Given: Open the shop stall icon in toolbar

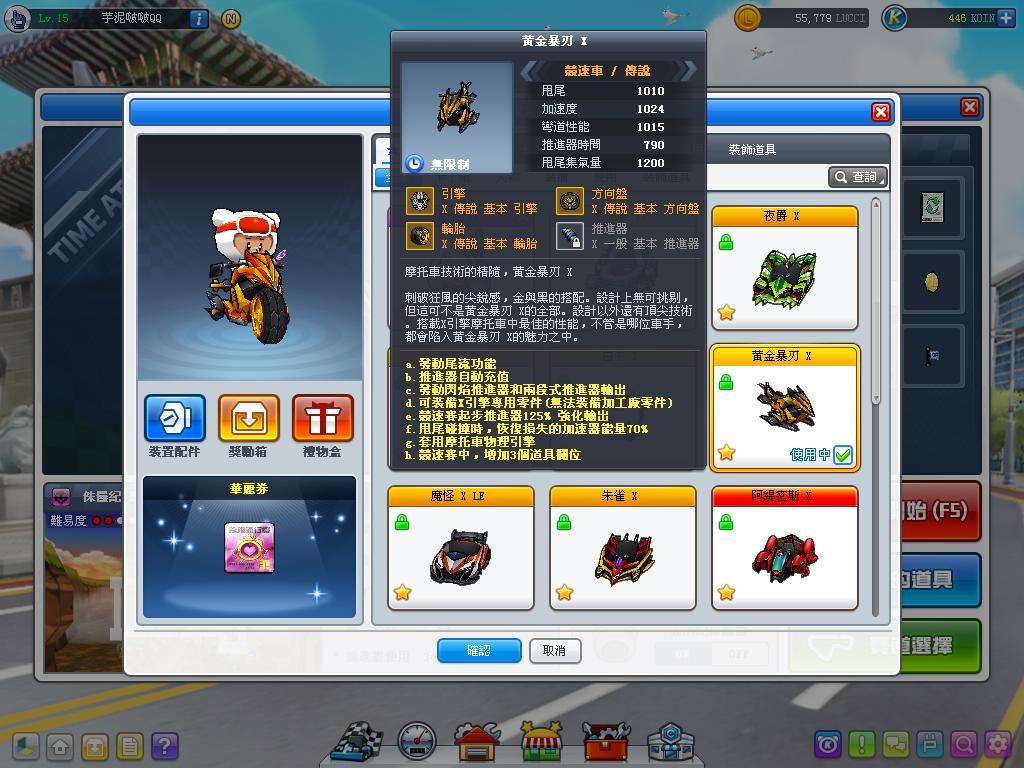Looking at the screenshot, I should pos(541,743).
